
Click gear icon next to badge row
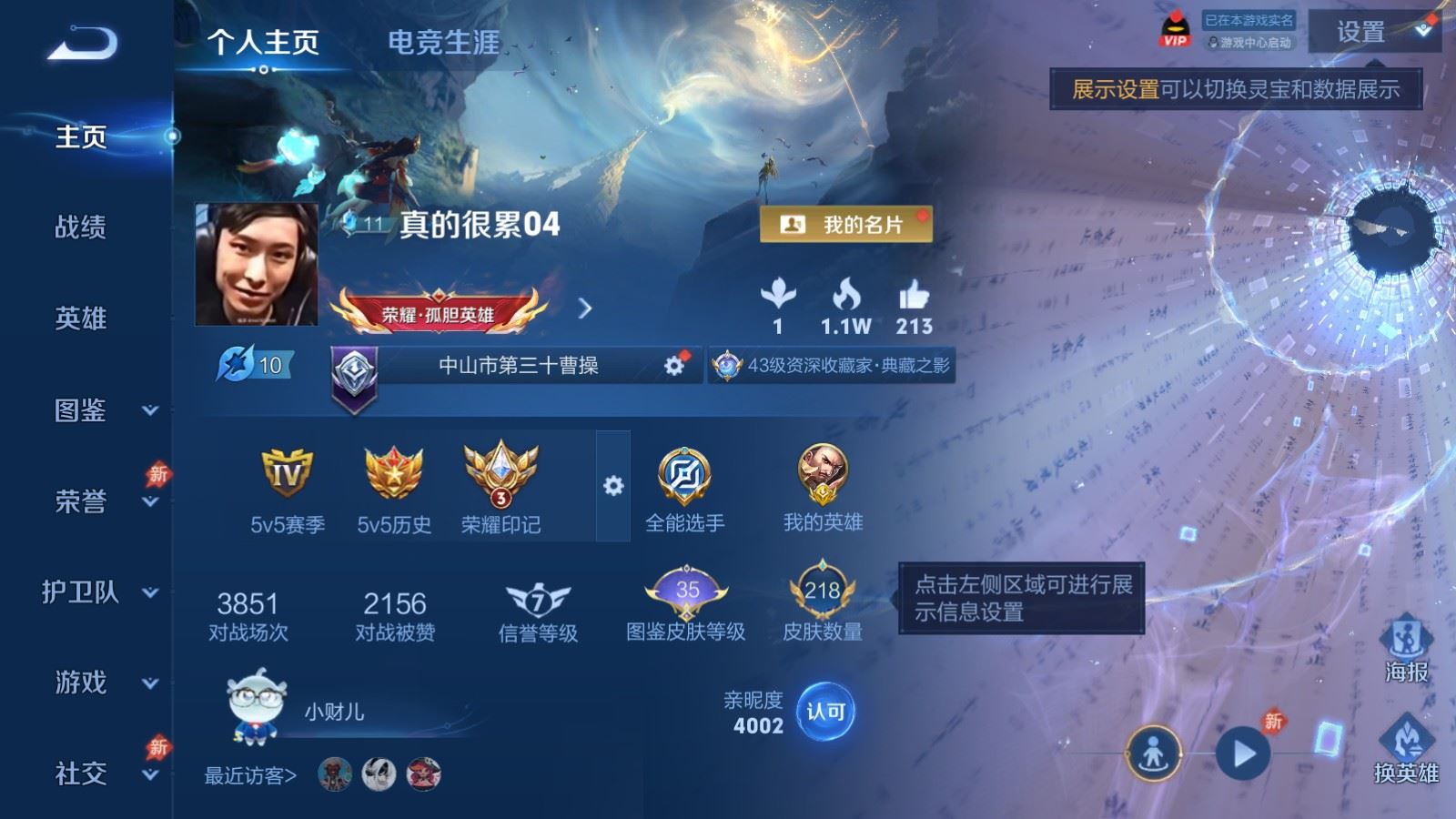tap(612, 486)
